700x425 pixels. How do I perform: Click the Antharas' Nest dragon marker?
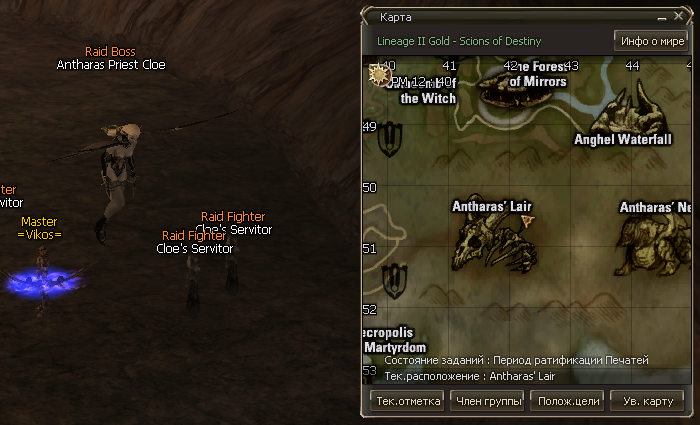click(x=652, y=244)
